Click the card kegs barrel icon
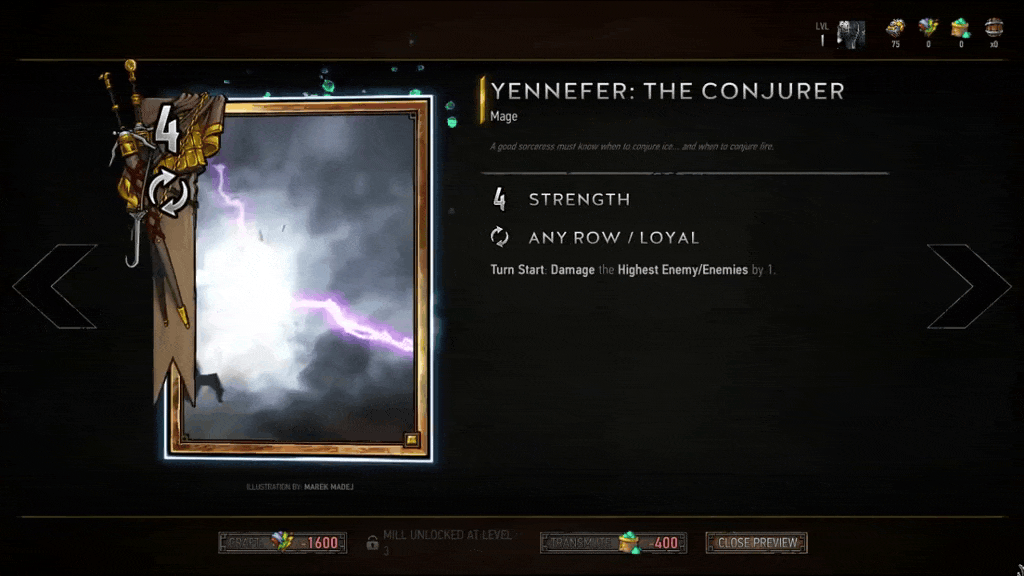 [993, 29]
